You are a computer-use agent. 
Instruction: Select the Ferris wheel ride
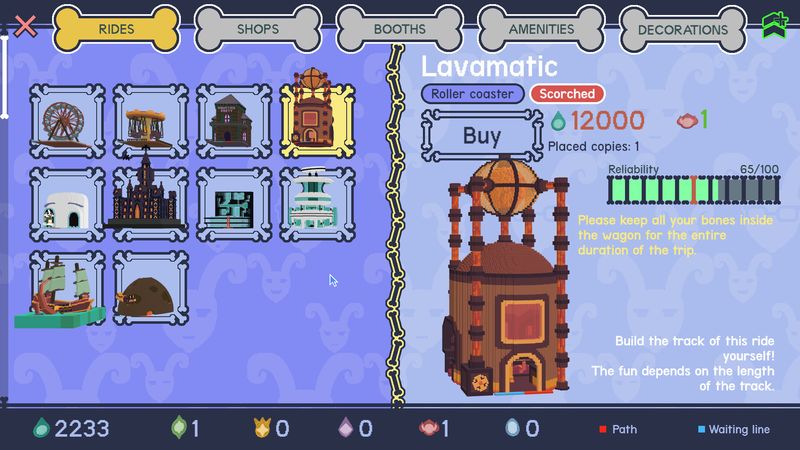[67, 120]
